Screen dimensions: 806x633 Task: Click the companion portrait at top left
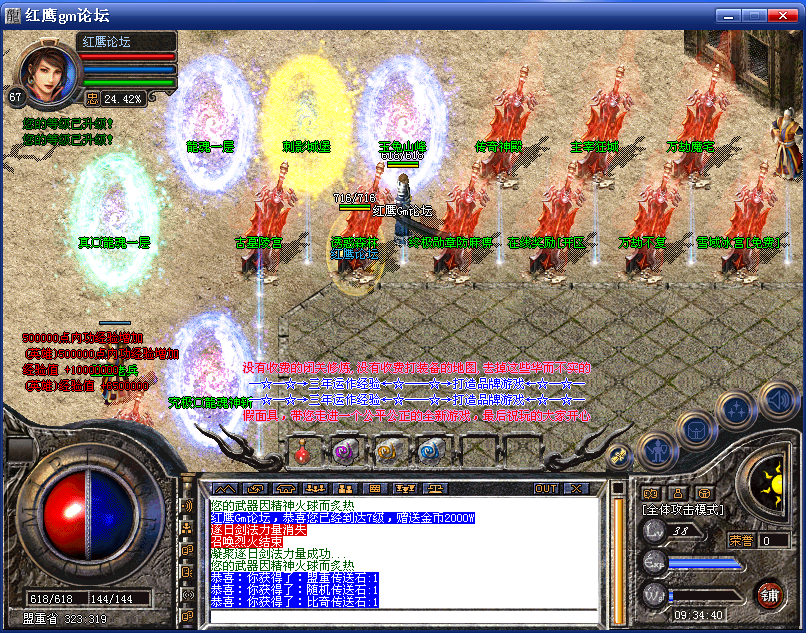pyautogui.click(x=50, y=73)
